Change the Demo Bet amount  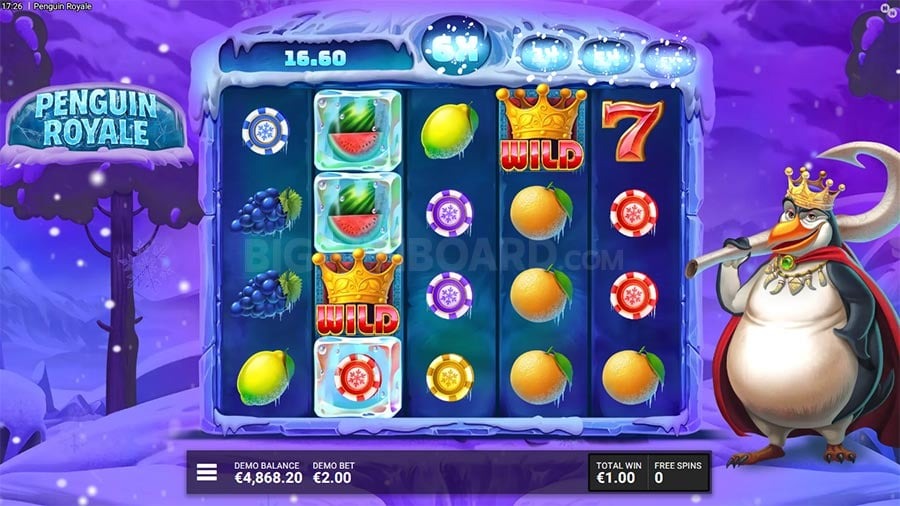click(x=334, y=473)
